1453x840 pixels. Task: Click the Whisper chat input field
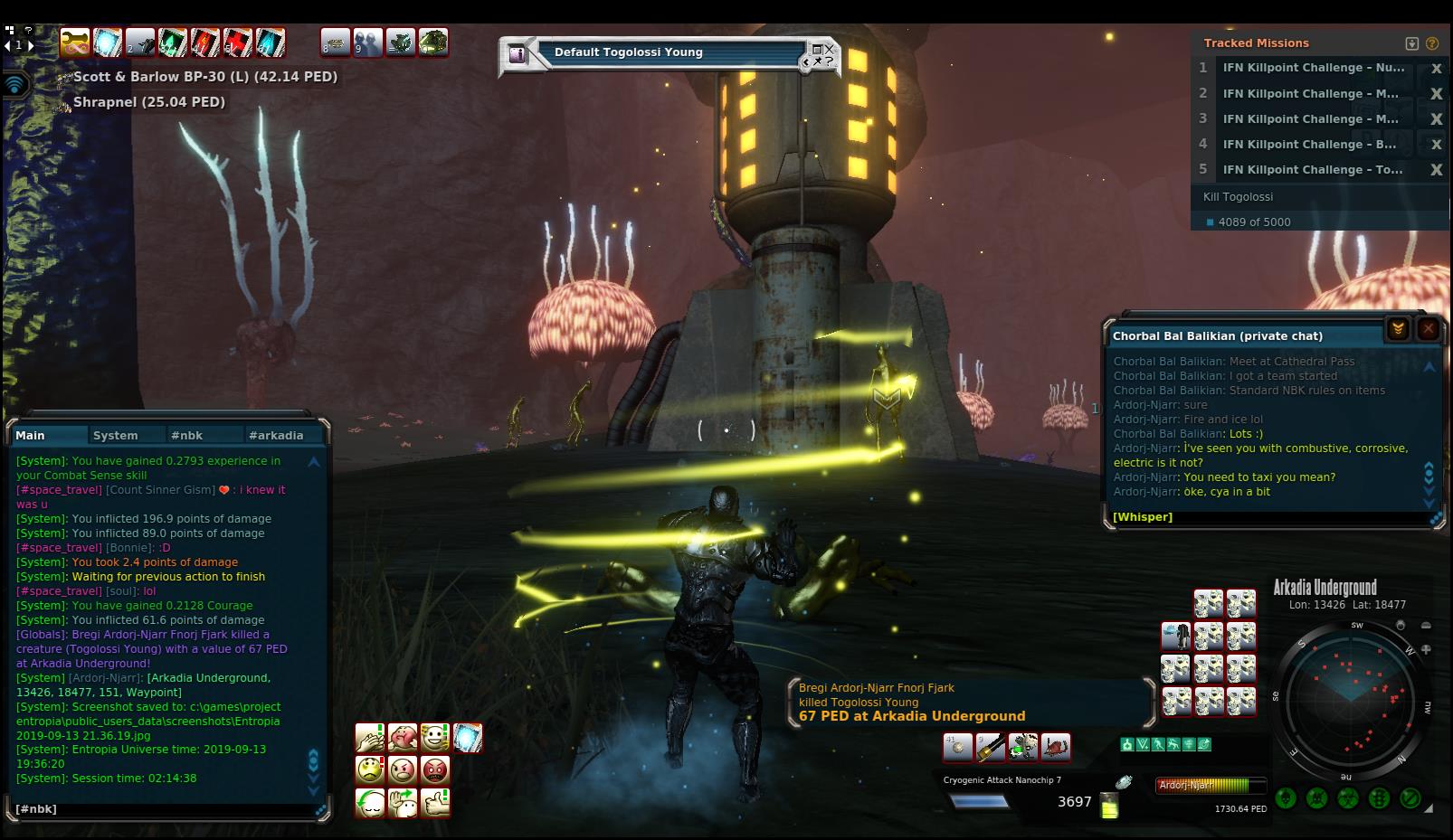[1267, 517]
